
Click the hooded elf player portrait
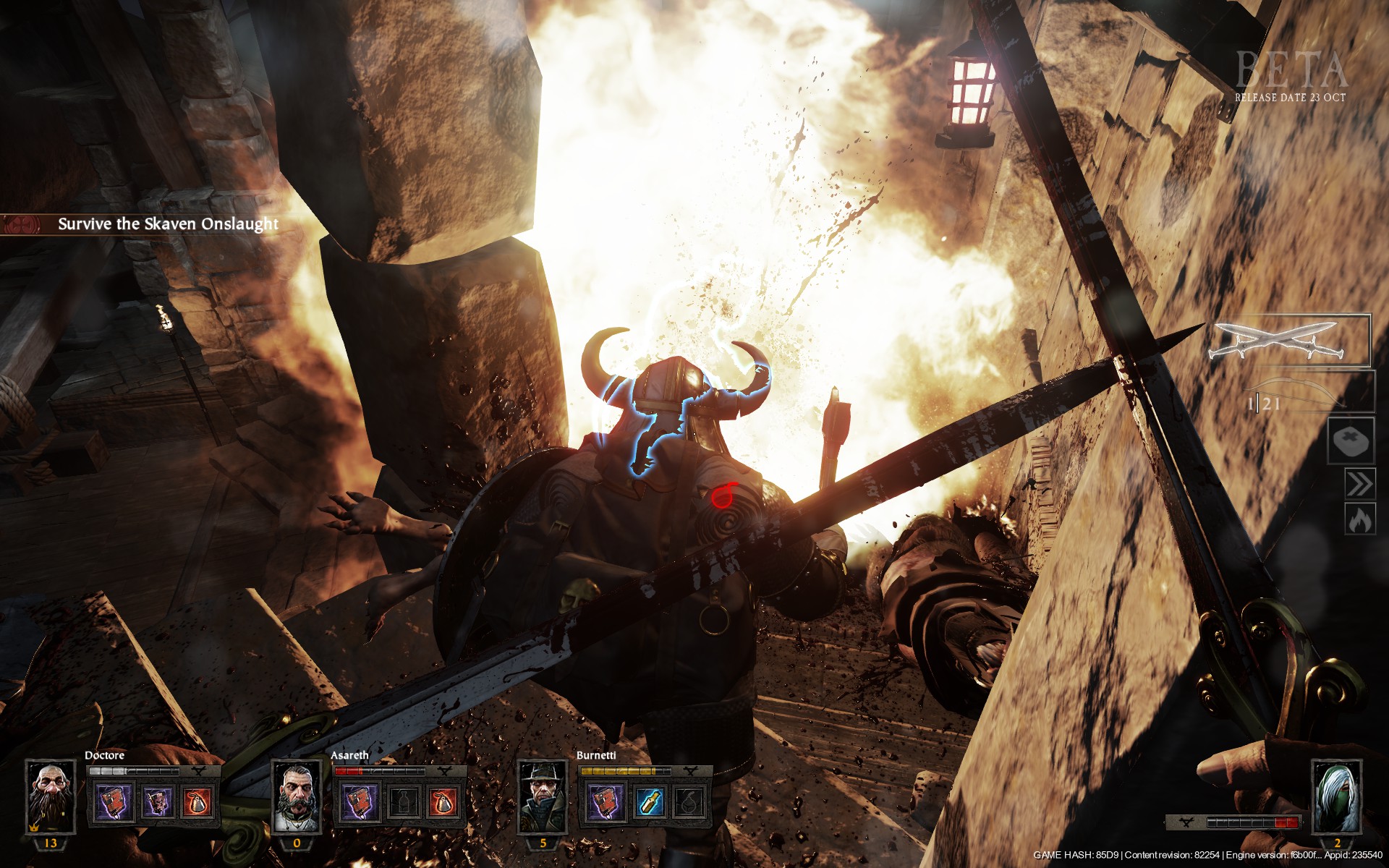(1336, 796)
